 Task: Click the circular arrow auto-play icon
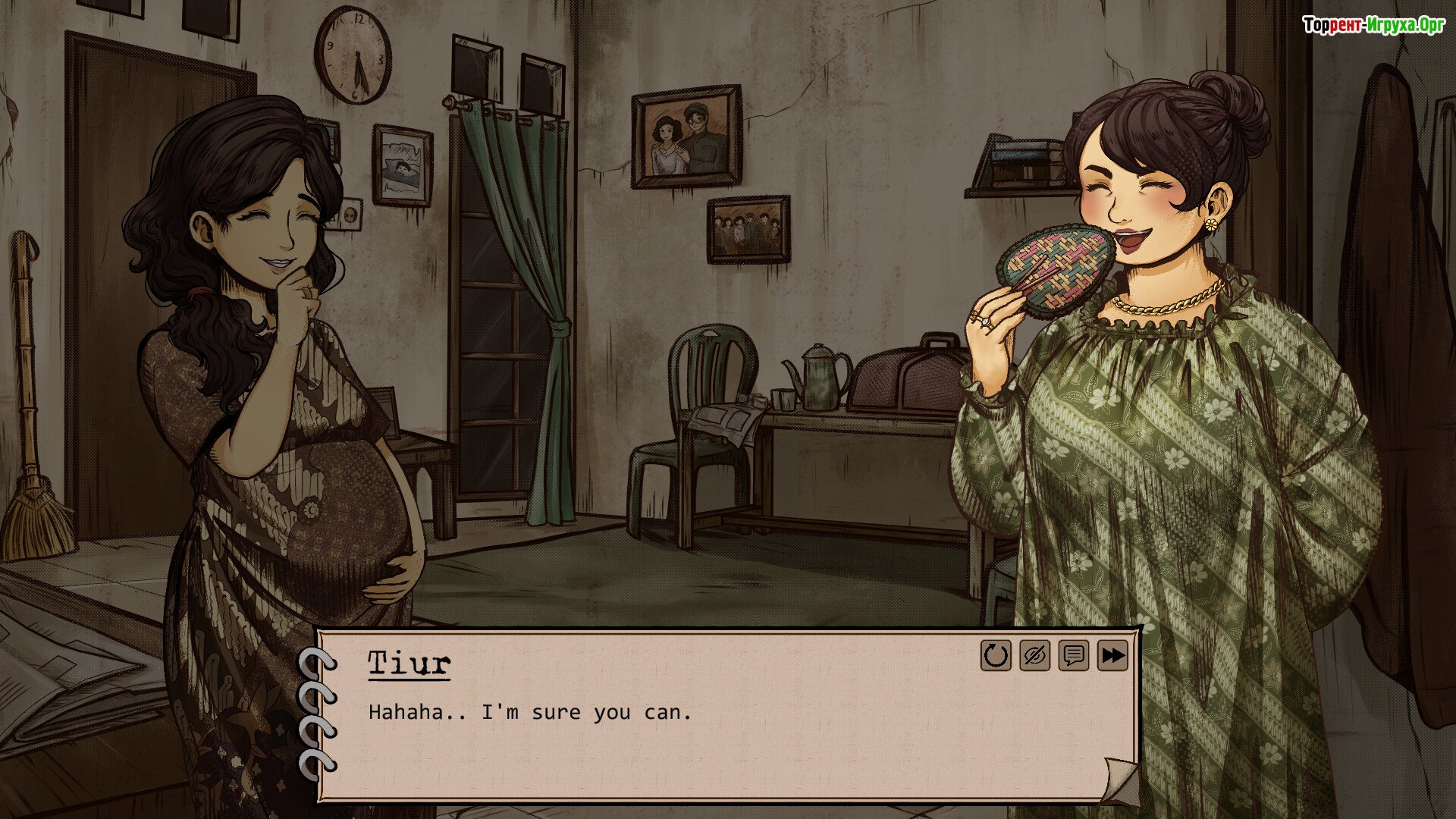996,656
